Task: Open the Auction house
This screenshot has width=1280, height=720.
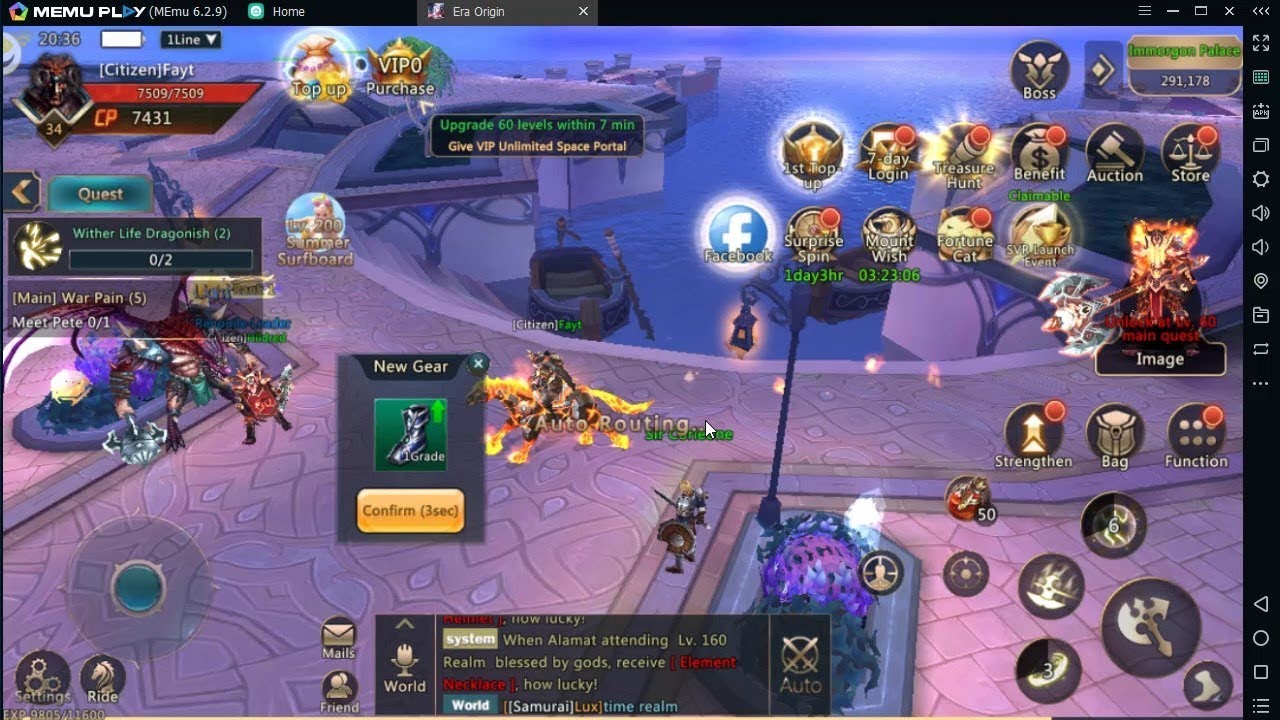Action: [x=1114, y=155]
